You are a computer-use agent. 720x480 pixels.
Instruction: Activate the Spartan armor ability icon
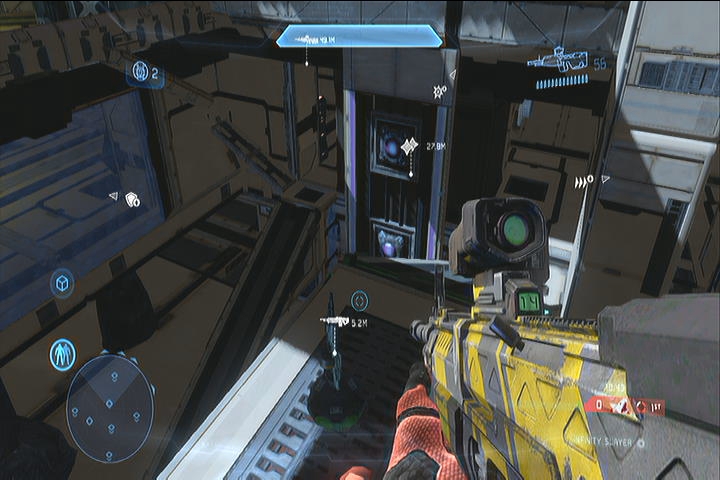pos(63,353)
